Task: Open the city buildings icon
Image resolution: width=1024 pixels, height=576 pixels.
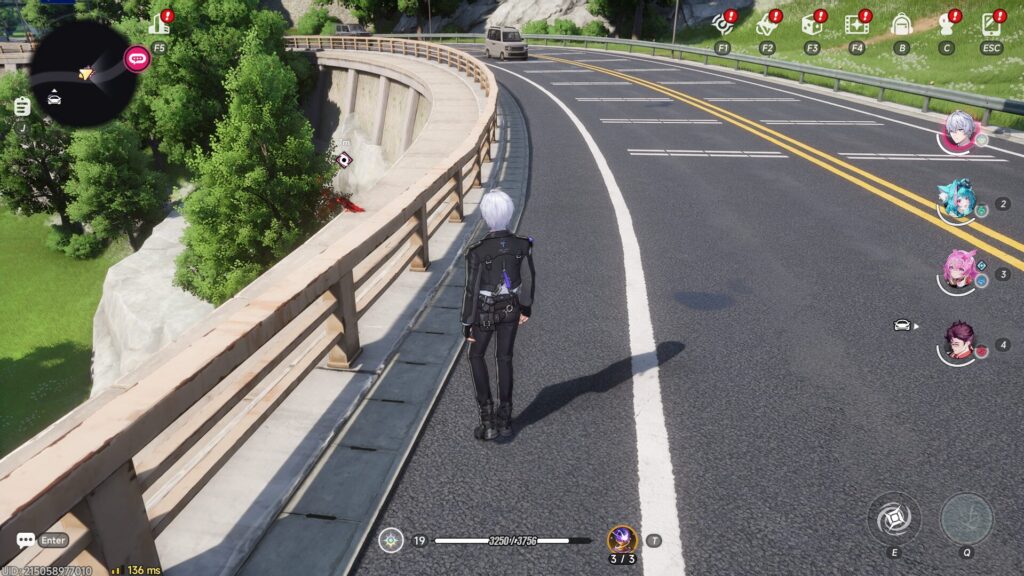Action: [159, 24]
